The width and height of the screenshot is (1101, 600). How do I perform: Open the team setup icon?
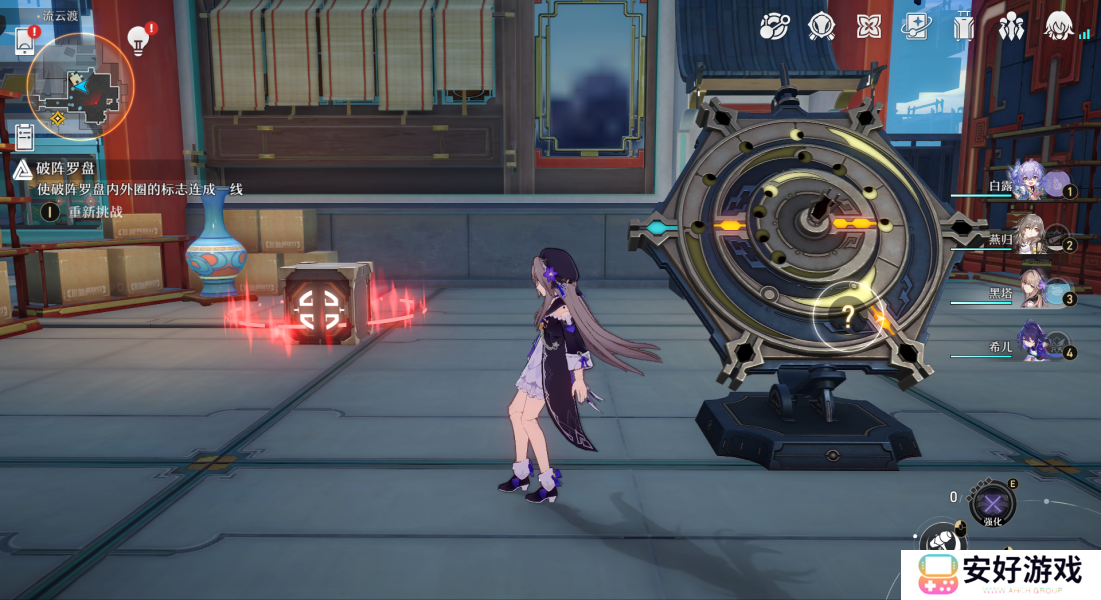(1012, 26)
